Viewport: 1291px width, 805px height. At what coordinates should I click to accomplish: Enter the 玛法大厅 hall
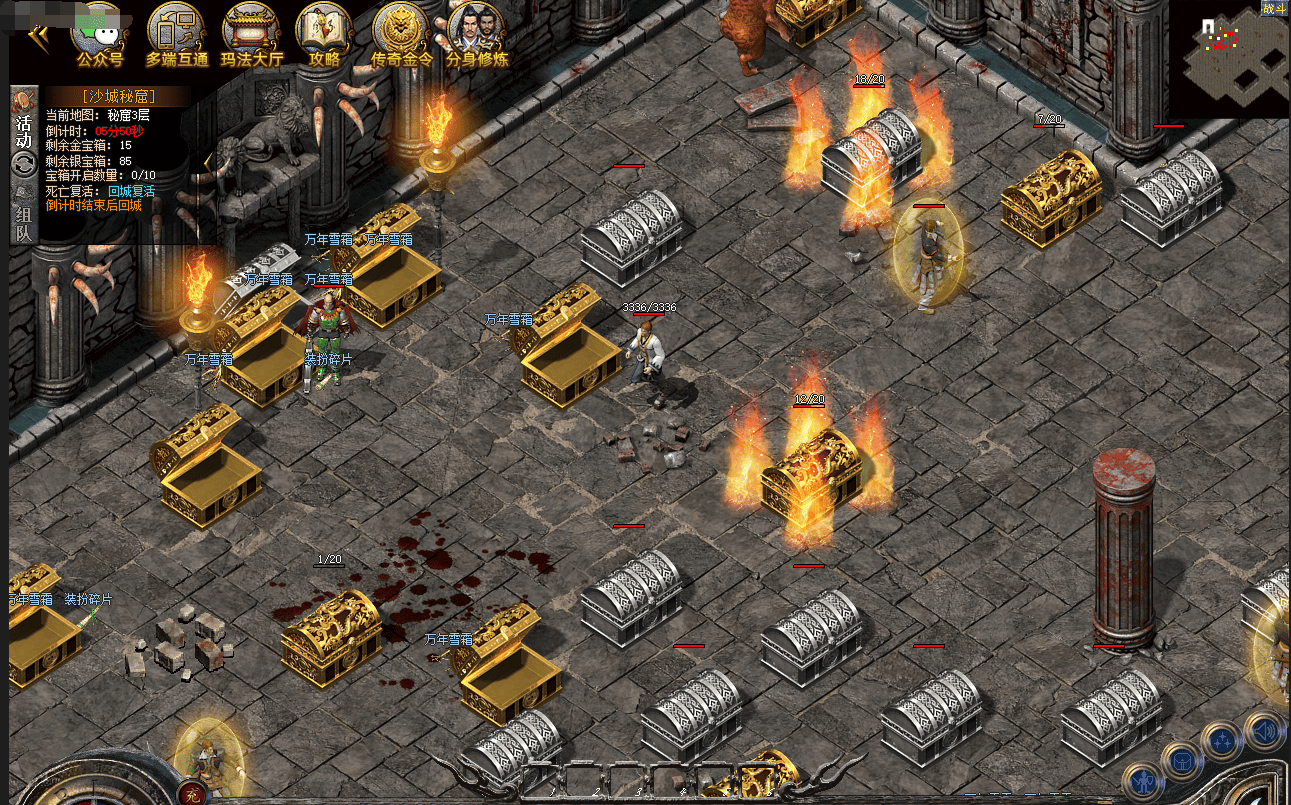(251, 33)
